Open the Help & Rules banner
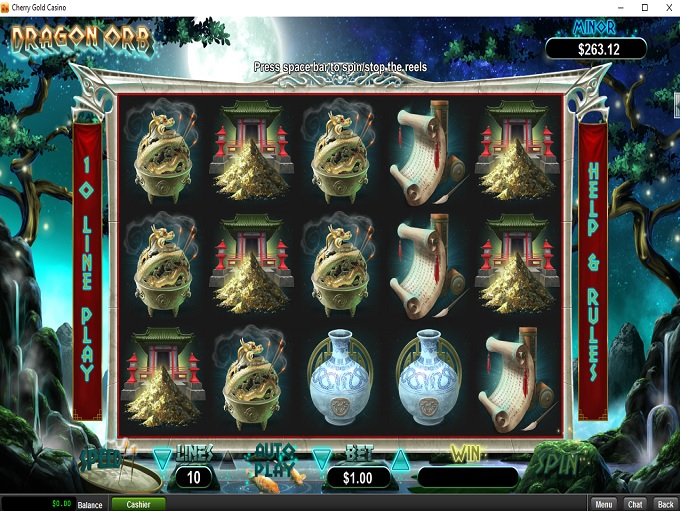 [594, 272]
